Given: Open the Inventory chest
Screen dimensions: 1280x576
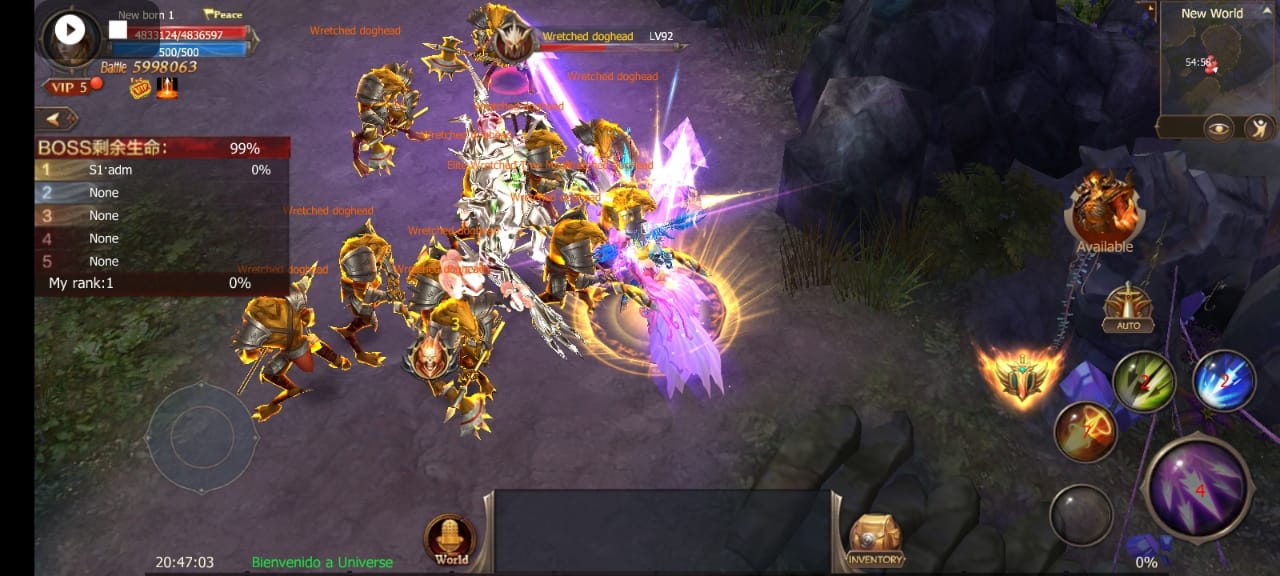Looking at the screenshot, I should click(x=875, y=542).
